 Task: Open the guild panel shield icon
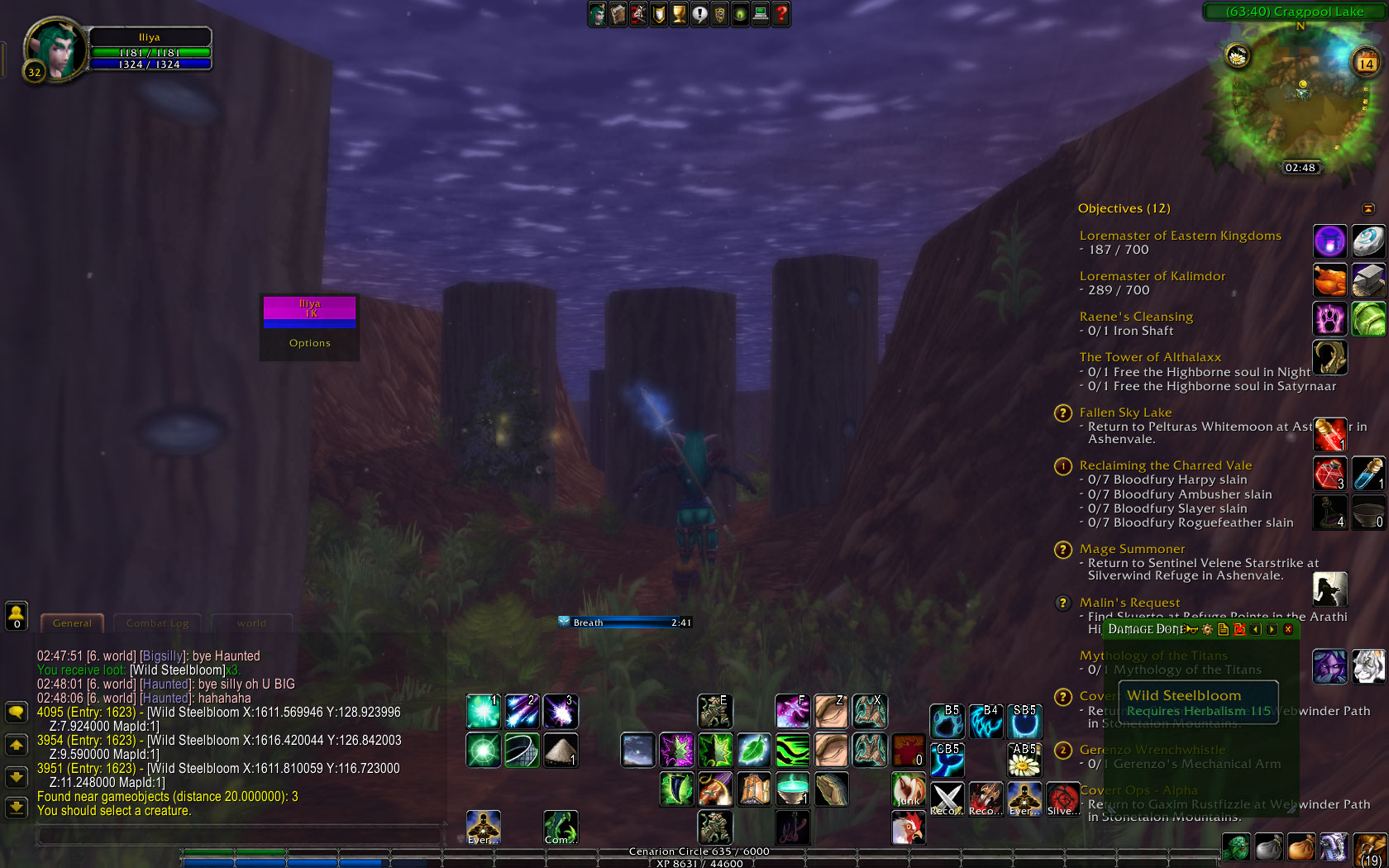pos(719,14)
